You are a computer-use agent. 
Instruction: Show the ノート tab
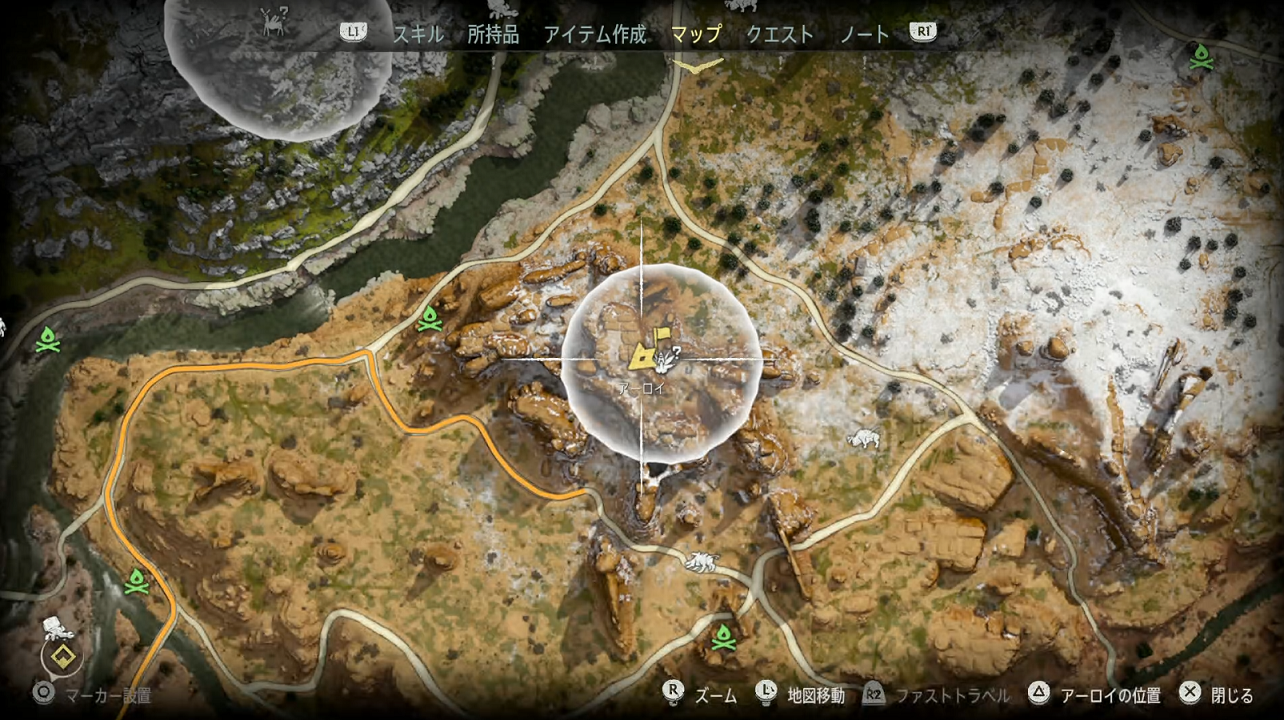coord(864,34)
